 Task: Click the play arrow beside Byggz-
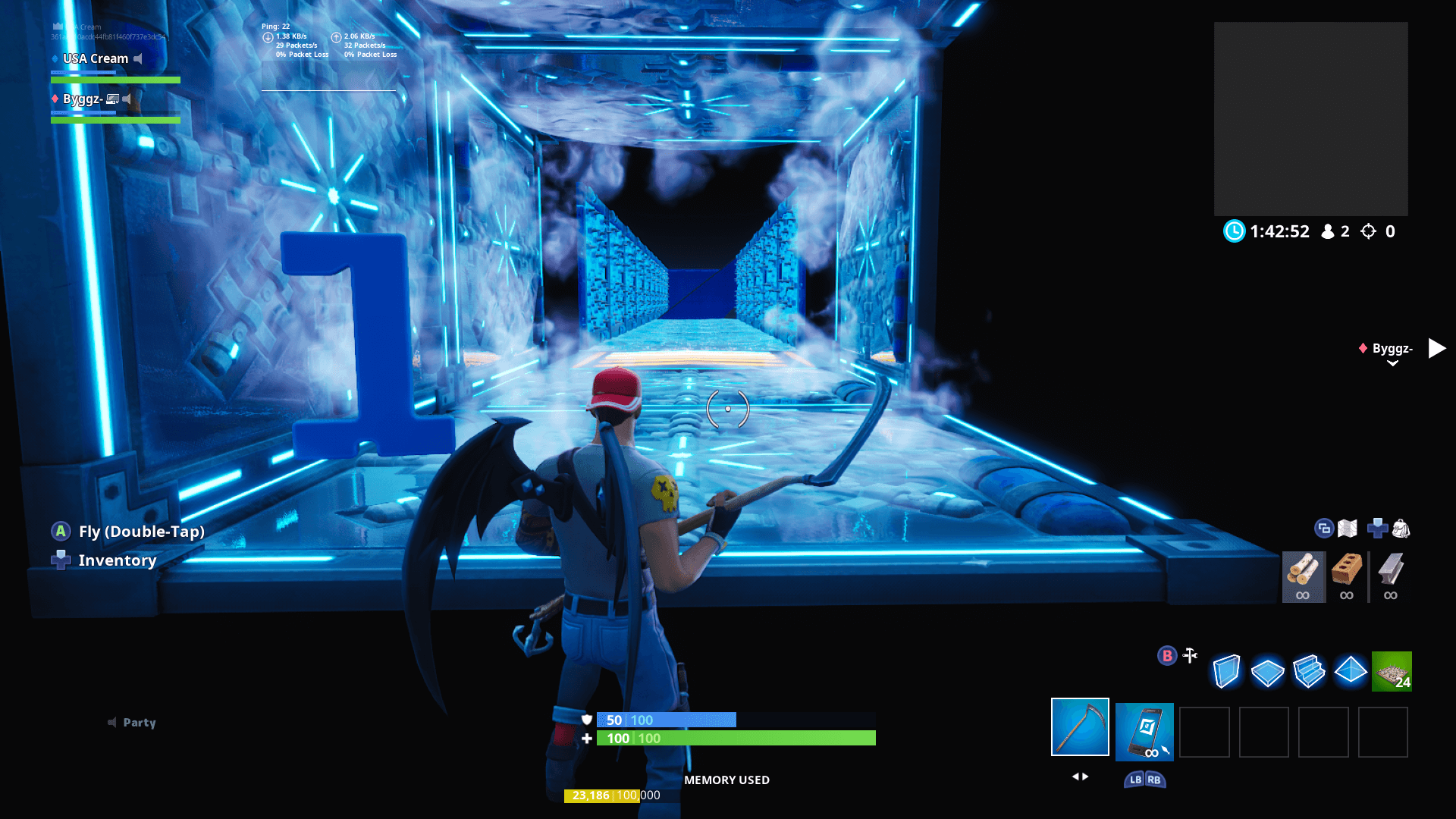tap(1437, 348)
